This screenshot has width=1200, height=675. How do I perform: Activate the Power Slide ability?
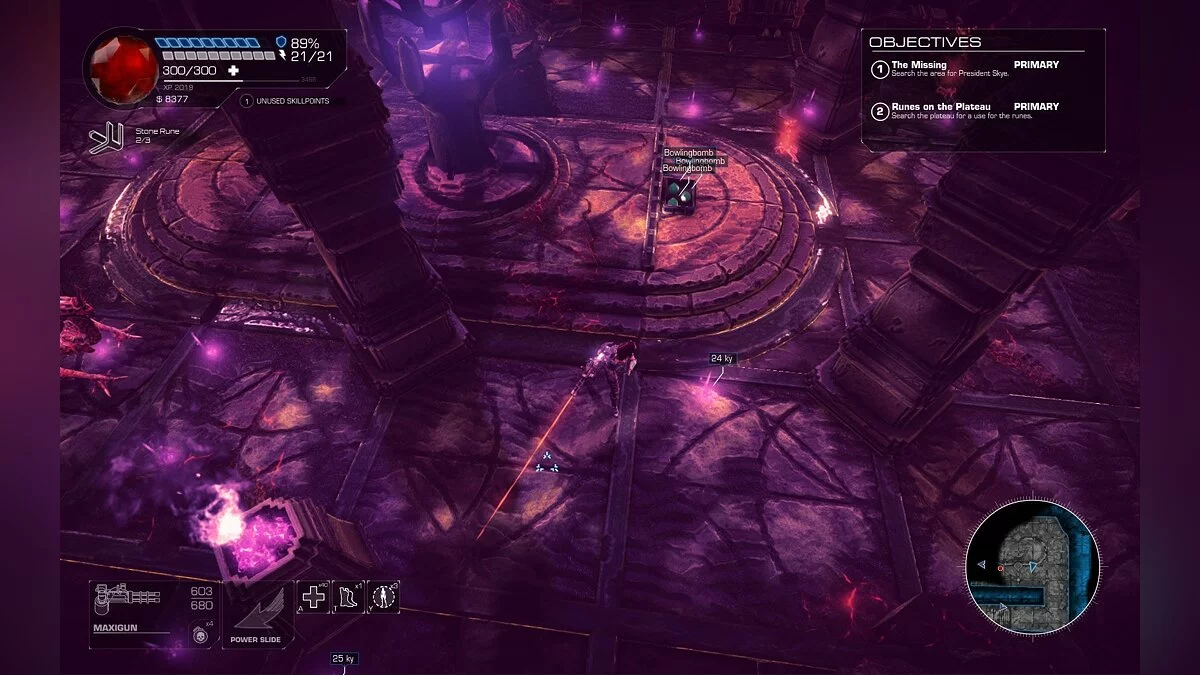coord(257,616)
